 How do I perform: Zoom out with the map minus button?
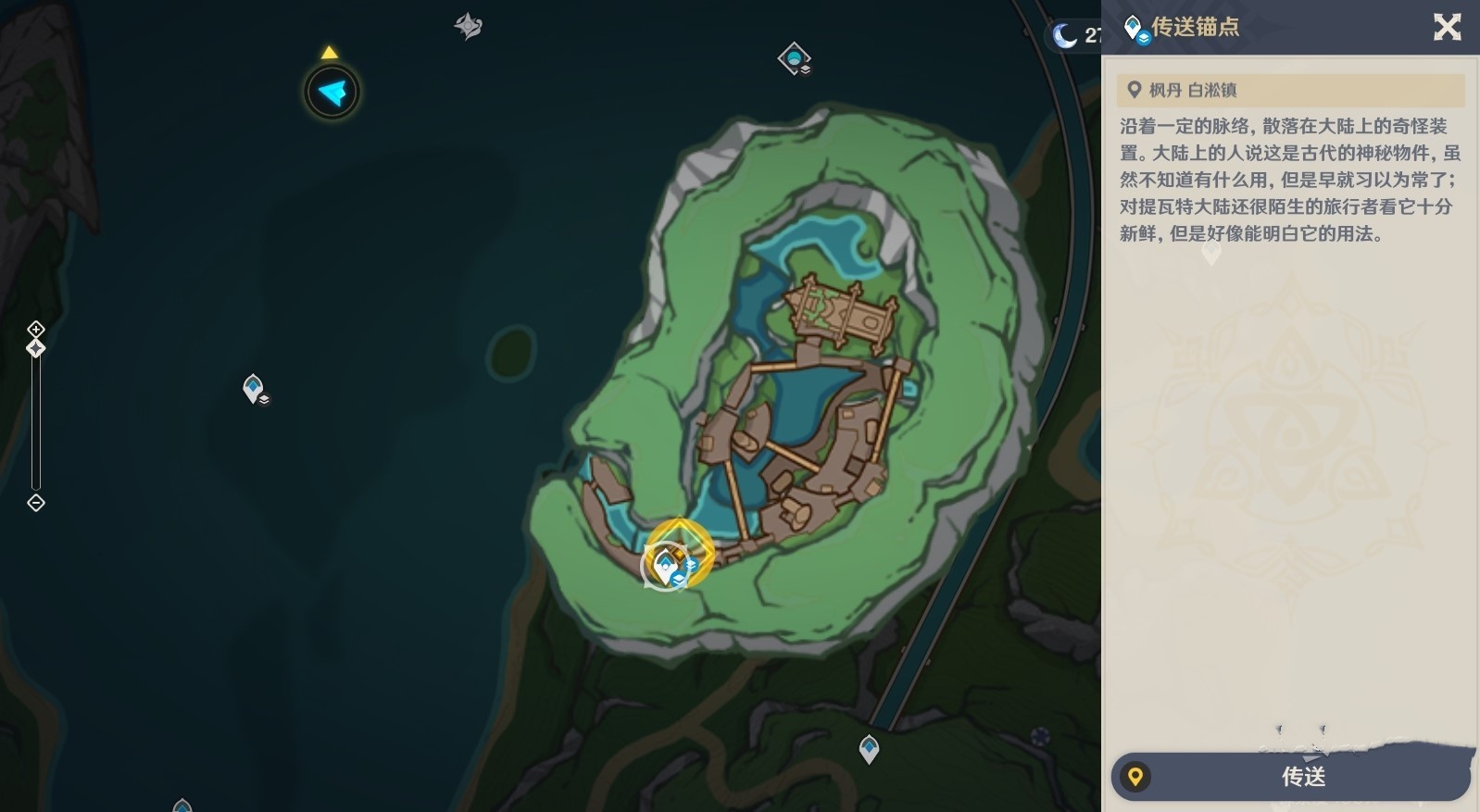pyautogui.click(x=35, y=503)
